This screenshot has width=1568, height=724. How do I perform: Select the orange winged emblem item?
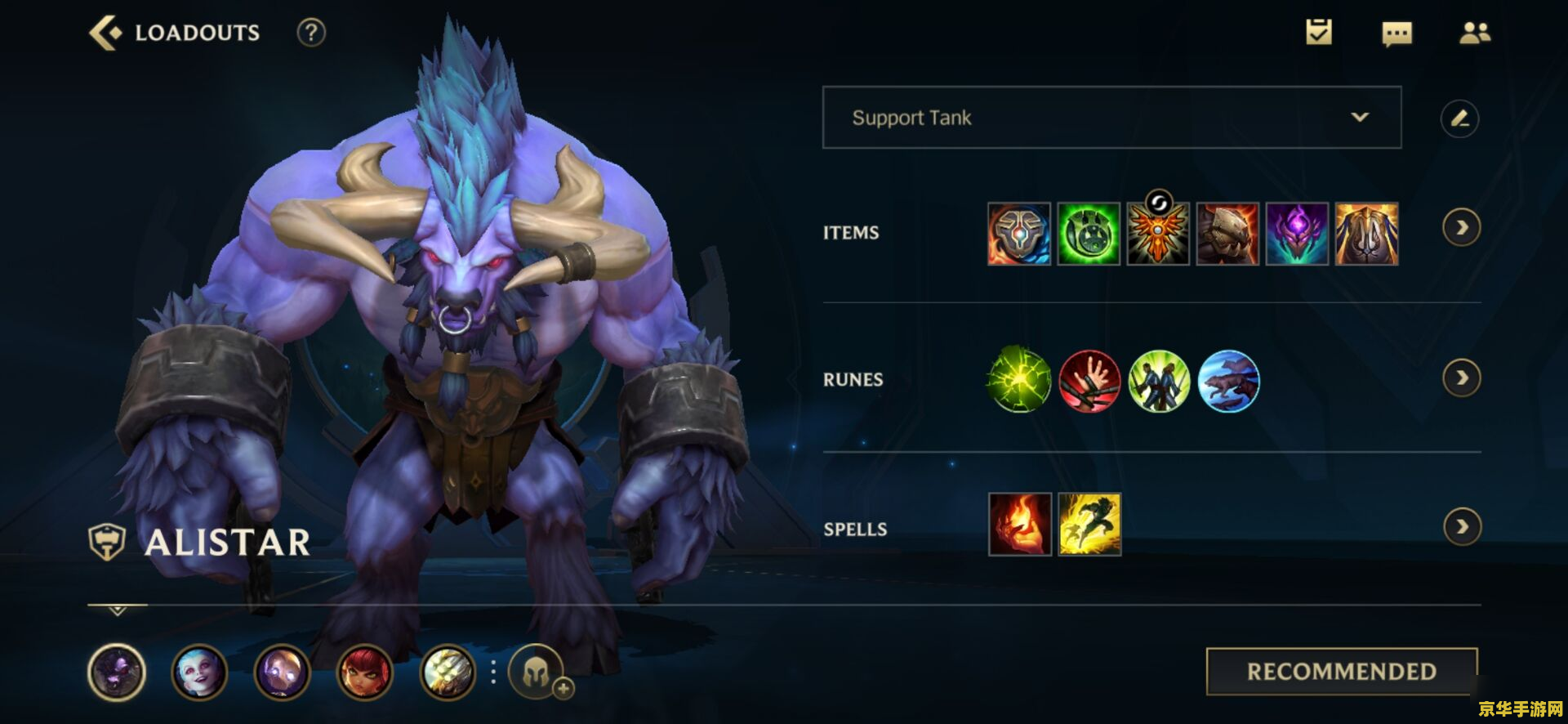pyautogui.click(x=1158, y=234)
